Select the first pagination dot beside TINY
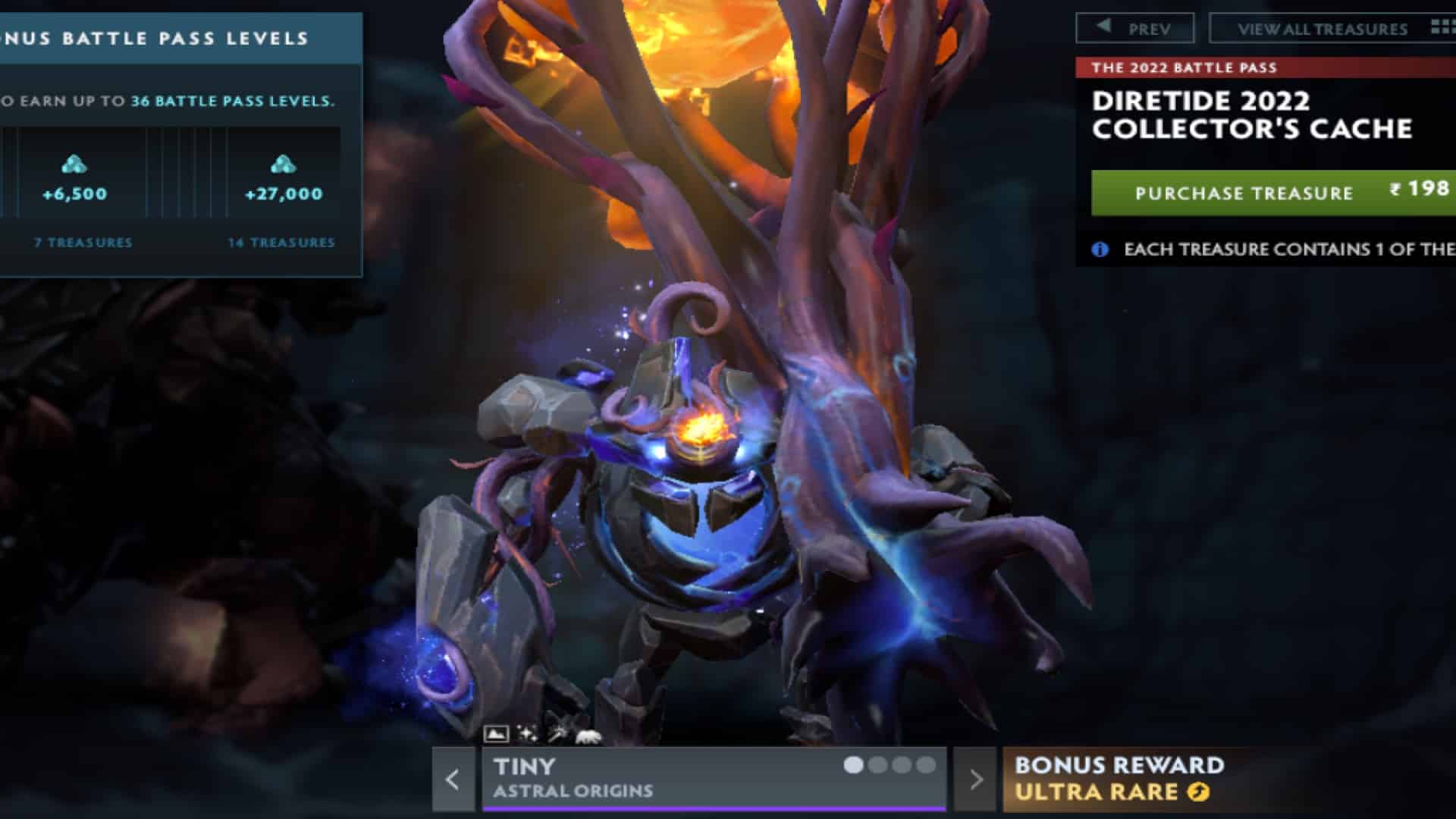The width and height of the screenshot is (1456, 819). point(852,766)
